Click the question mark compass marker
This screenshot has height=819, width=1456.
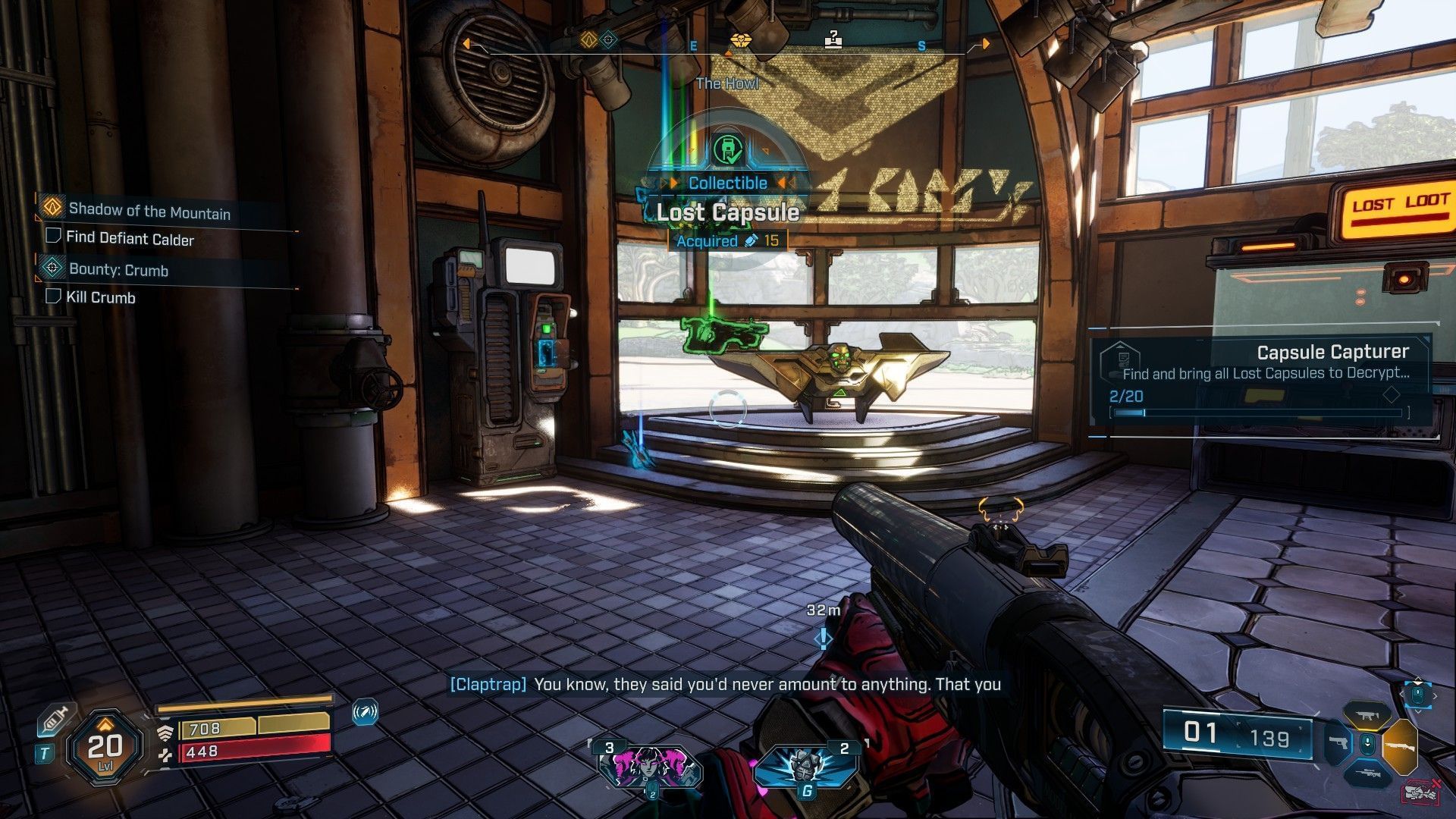coord(833,39)
